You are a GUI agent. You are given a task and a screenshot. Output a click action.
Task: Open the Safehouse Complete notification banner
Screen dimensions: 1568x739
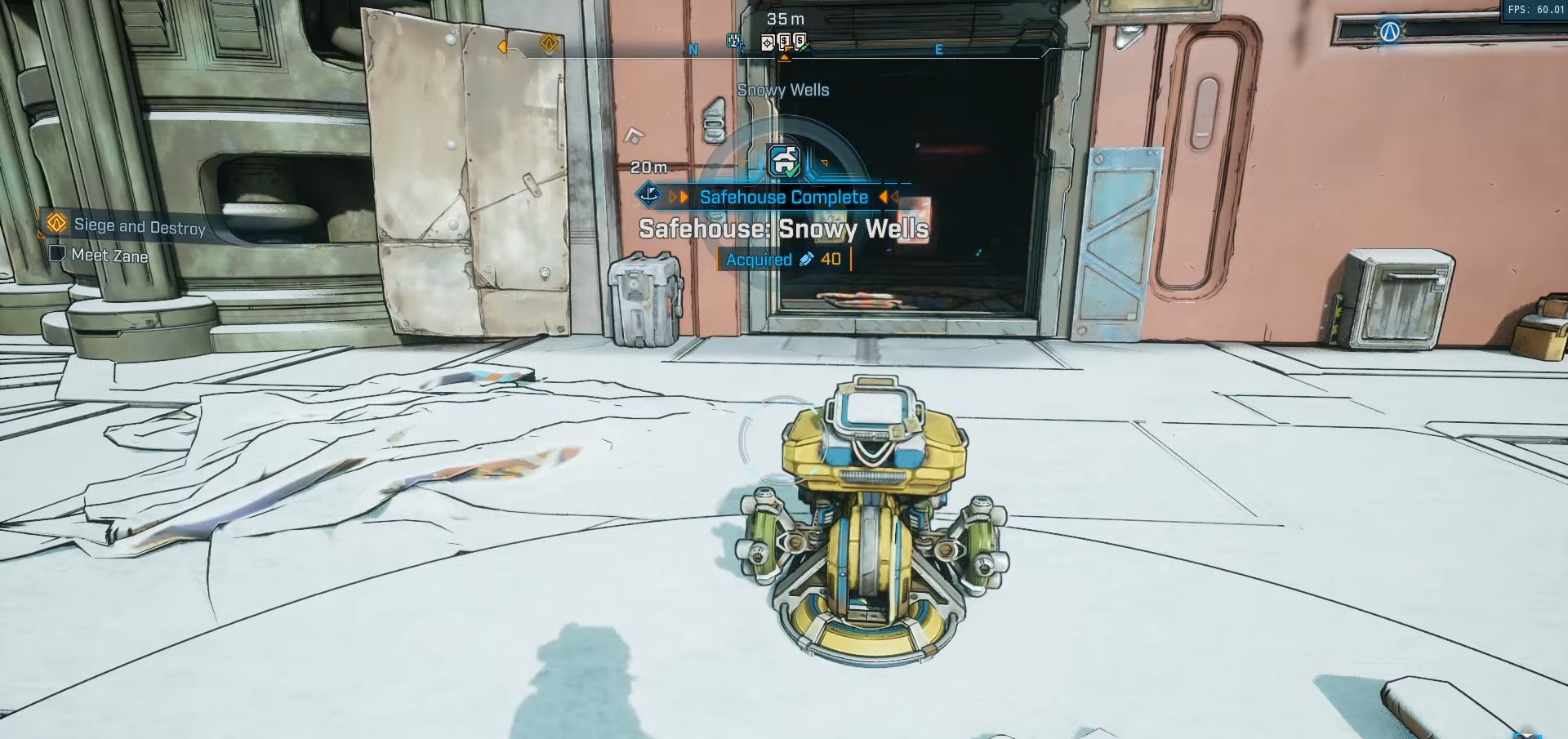tap(783, 197)
